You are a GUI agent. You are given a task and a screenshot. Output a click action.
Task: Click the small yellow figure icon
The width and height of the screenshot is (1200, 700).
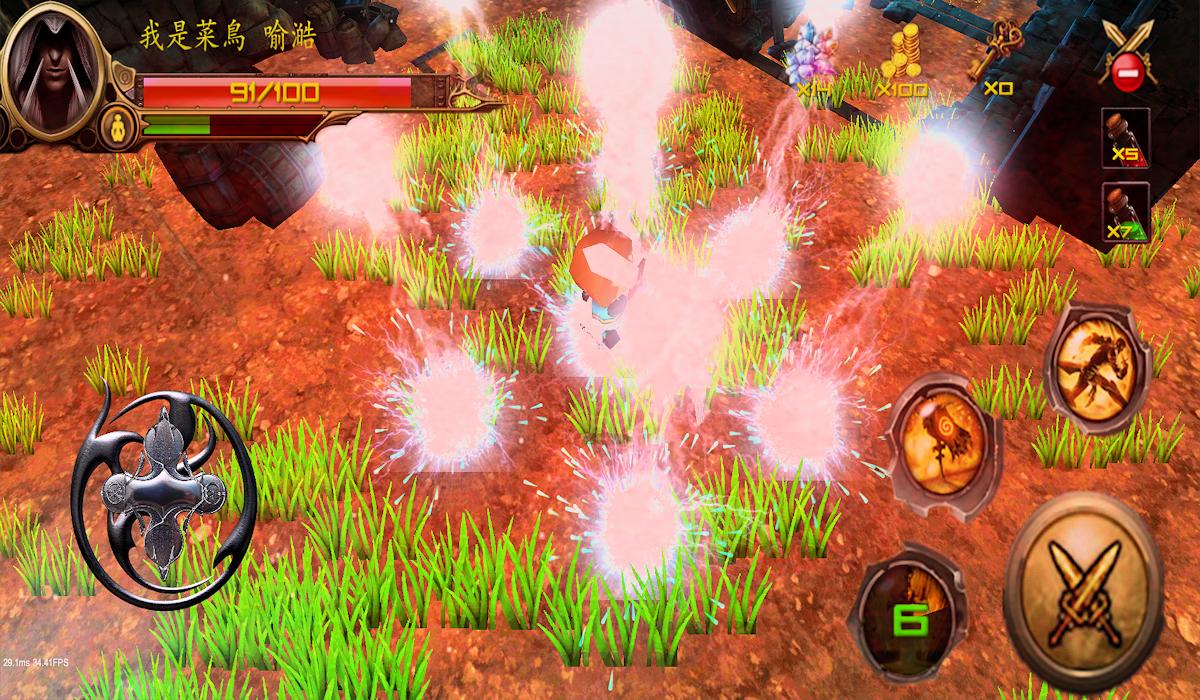pyautogui.click(x=119, y=125)
